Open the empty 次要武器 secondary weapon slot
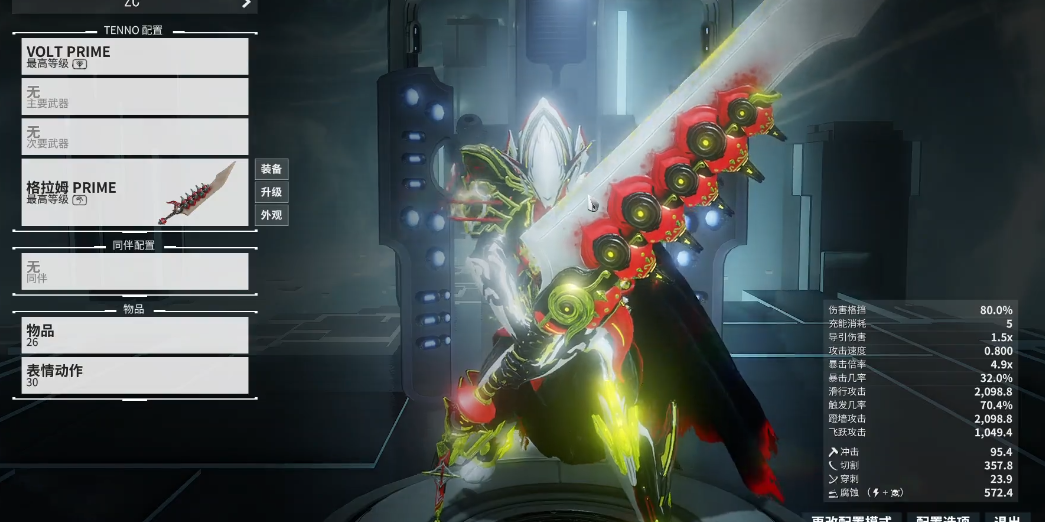Screen dimensions: 1045x522 134,137
